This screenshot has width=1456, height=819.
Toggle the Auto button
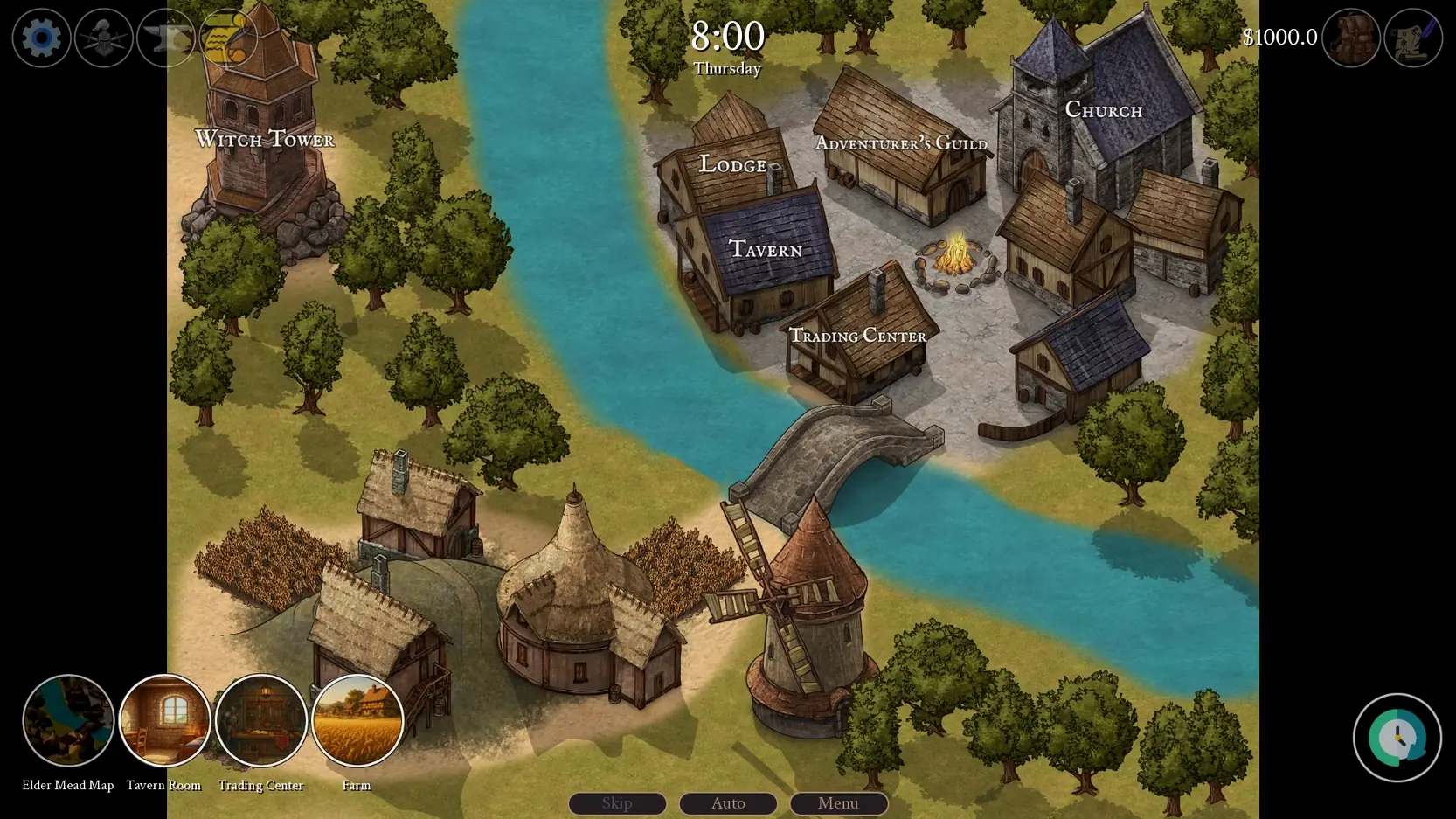click(728, 802)
